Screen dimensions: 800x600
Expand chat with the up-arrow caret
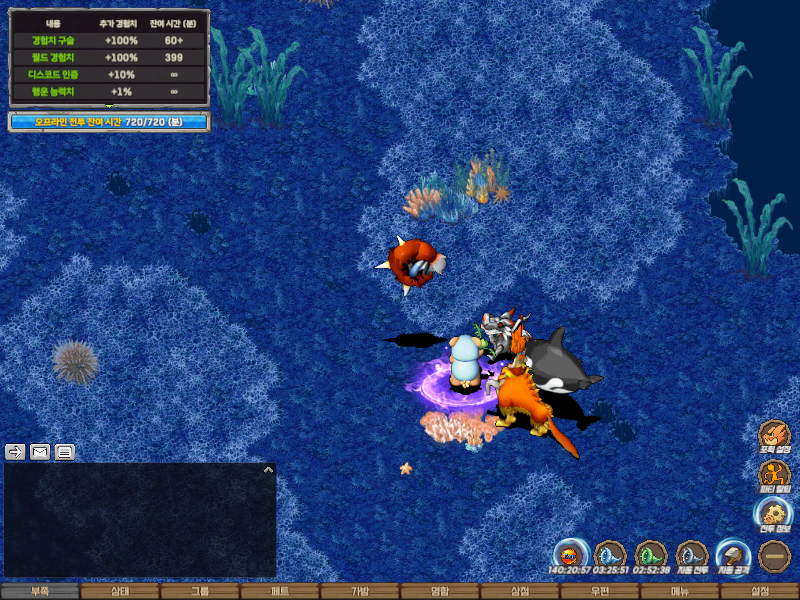pyautogui.click(x=268, y=469)
